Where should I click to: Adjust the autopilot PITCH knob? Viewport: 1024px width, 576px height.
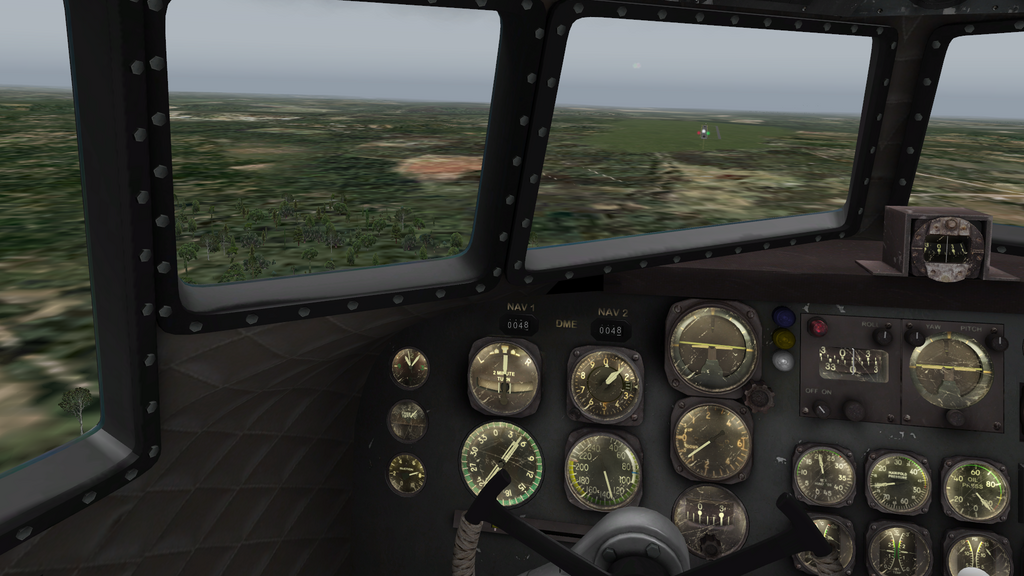pyautogui.click(x=996, y=341)
